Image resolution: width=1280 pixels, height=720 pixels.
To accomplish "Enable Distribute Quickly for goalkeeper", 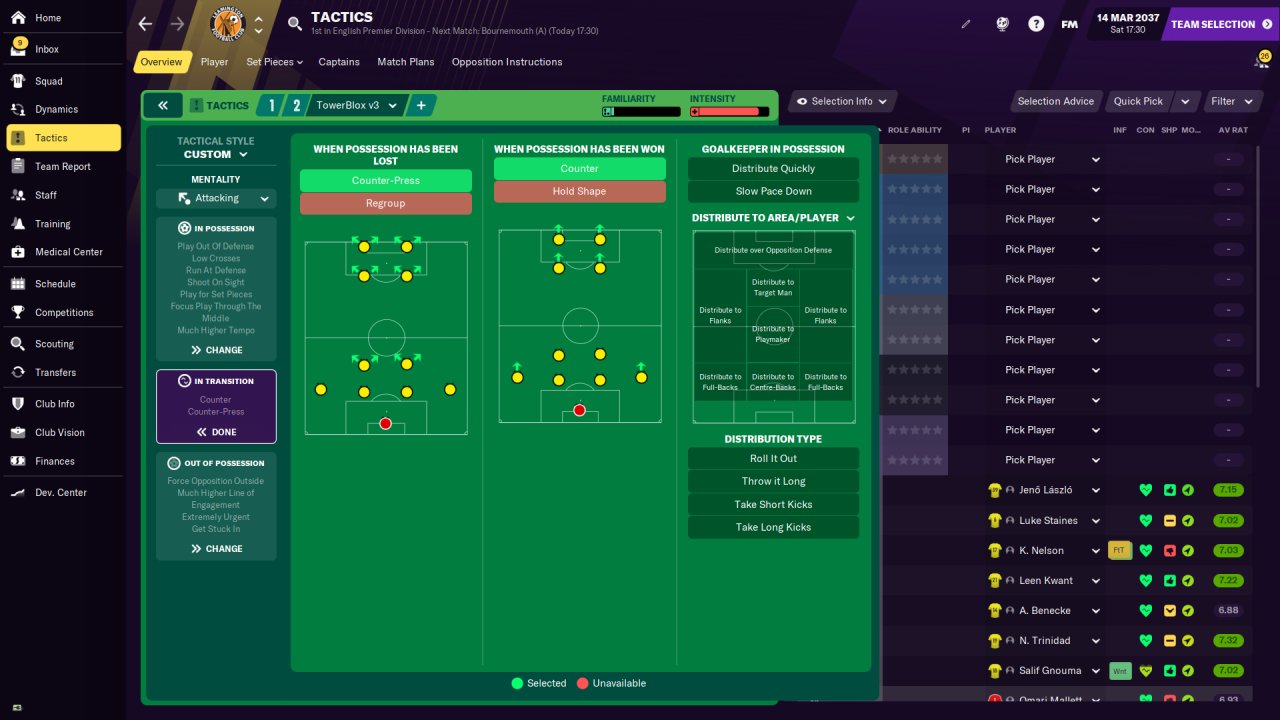I will pyautogui.click(x=773, y=169).
